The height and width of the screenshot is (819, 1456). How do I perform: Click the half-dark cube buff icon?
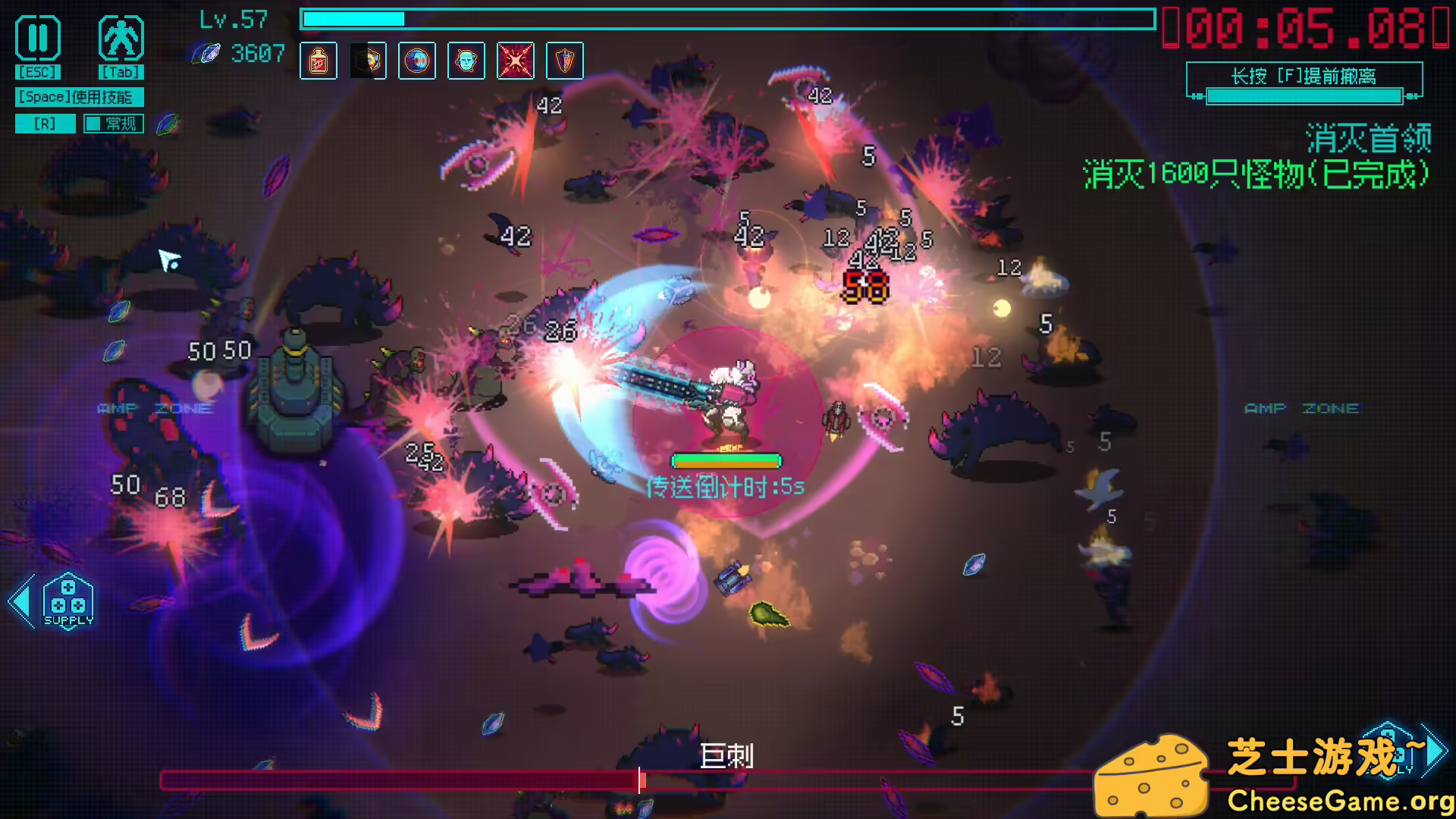368,61
